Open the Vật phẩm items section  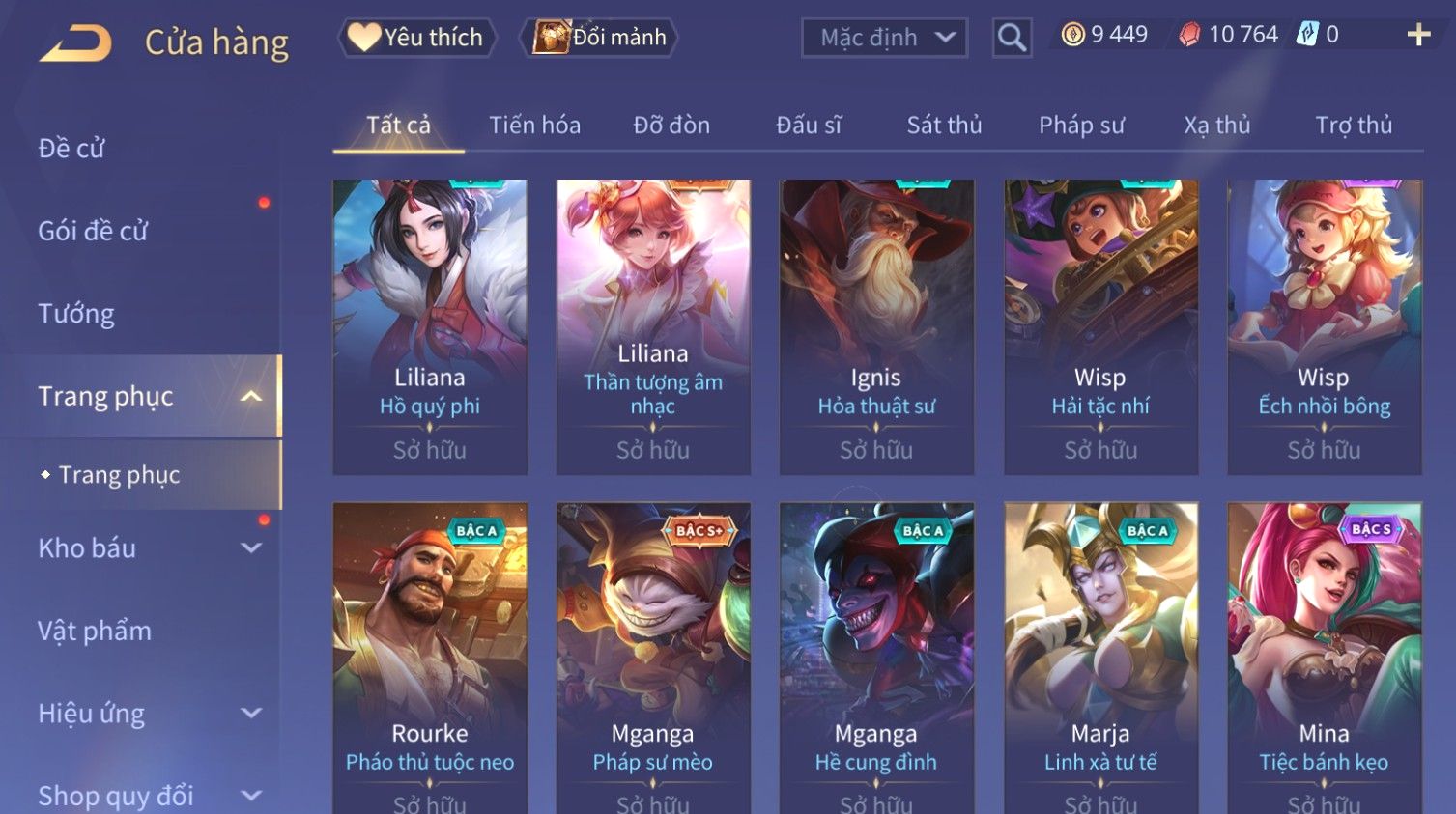(x=95, y=632)
